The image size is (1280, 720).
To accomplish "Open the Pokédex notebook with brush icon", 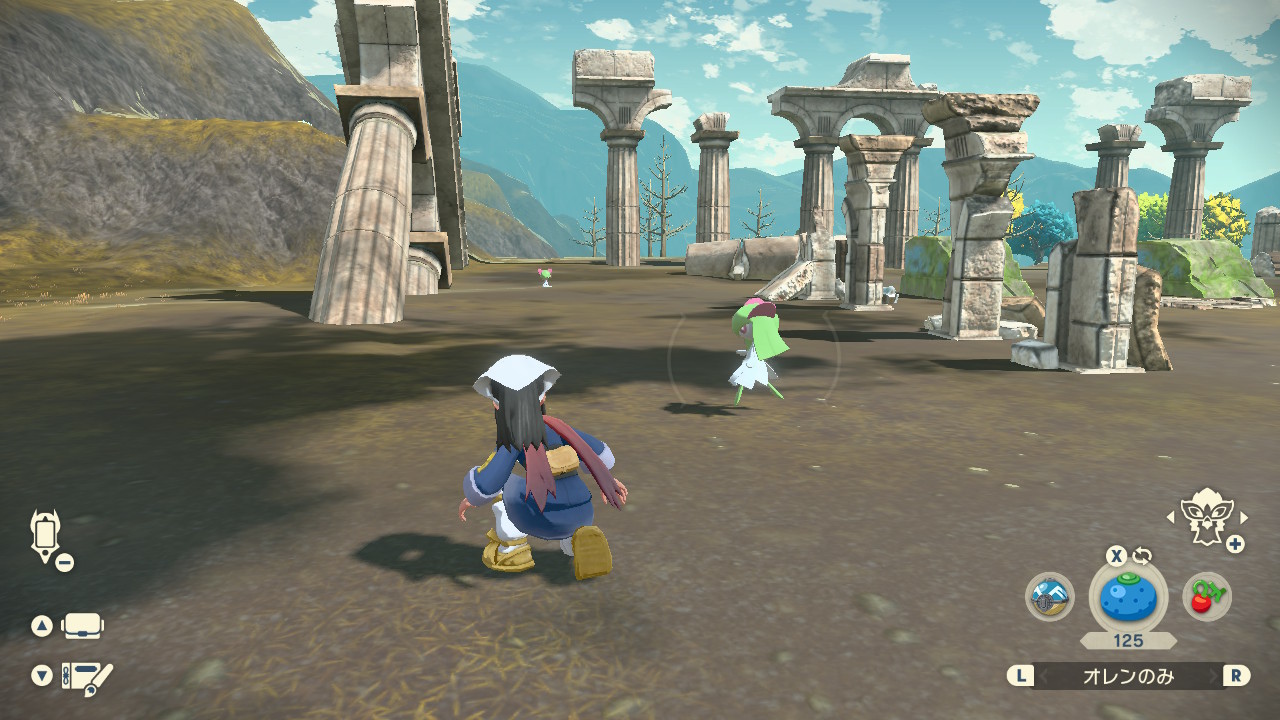I will 87,678.
